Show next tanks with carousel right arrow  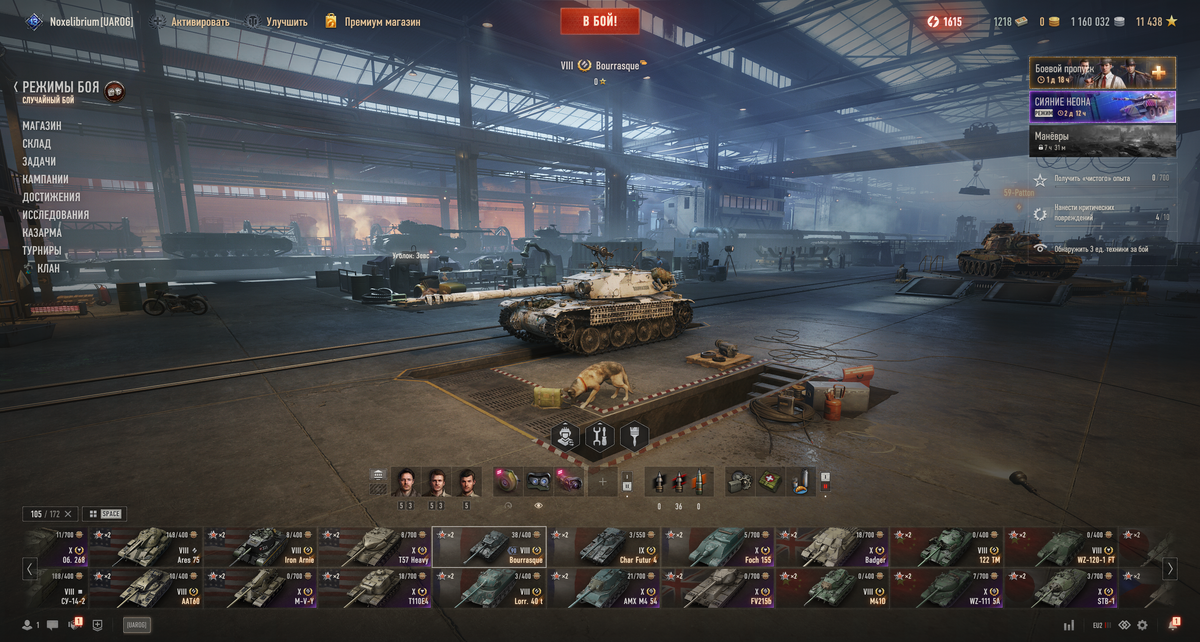click(1170, 569)
